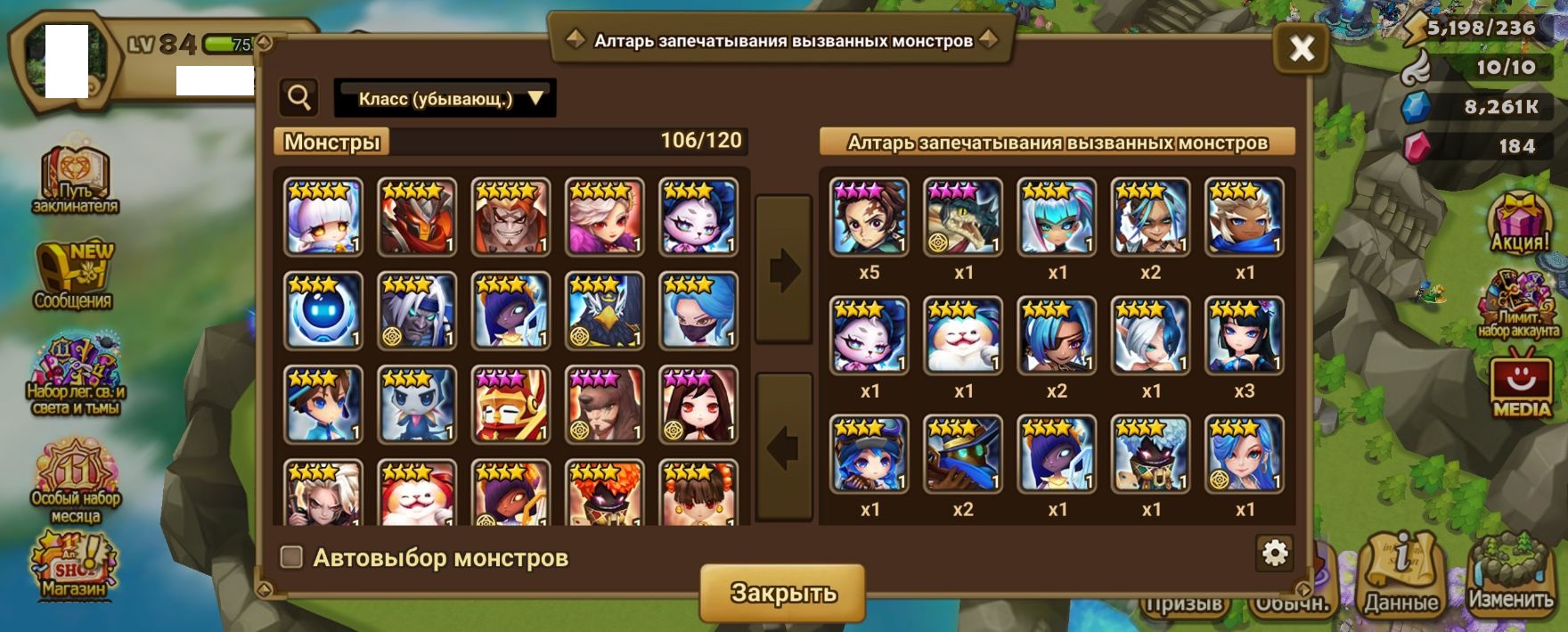Select the white-haired monster with yellow eyes
The height and width of the screenshot is (632, 1568).
point(323,217)
